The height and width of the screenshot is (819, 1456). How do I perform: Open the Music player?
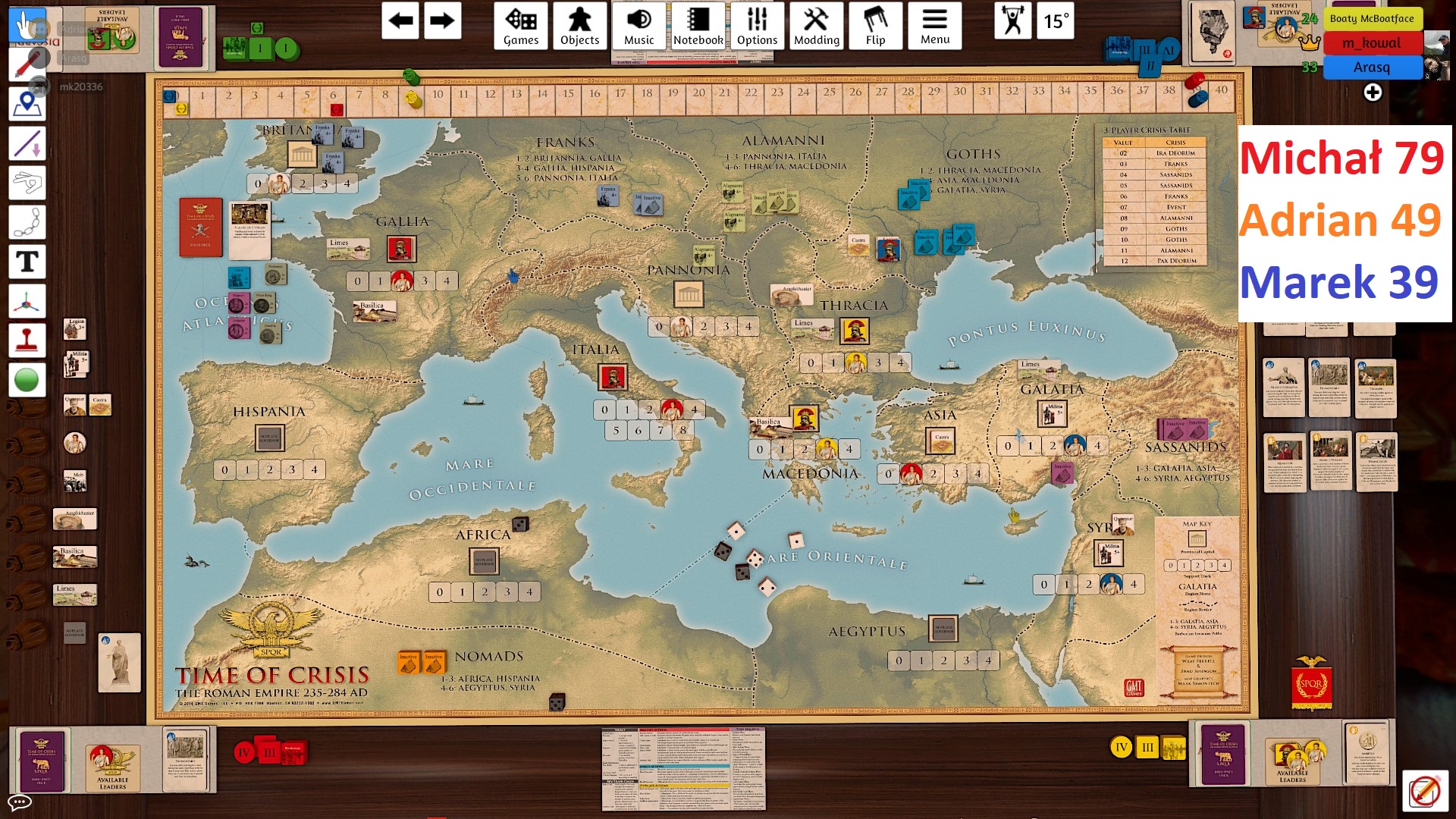tap(639, 26)
